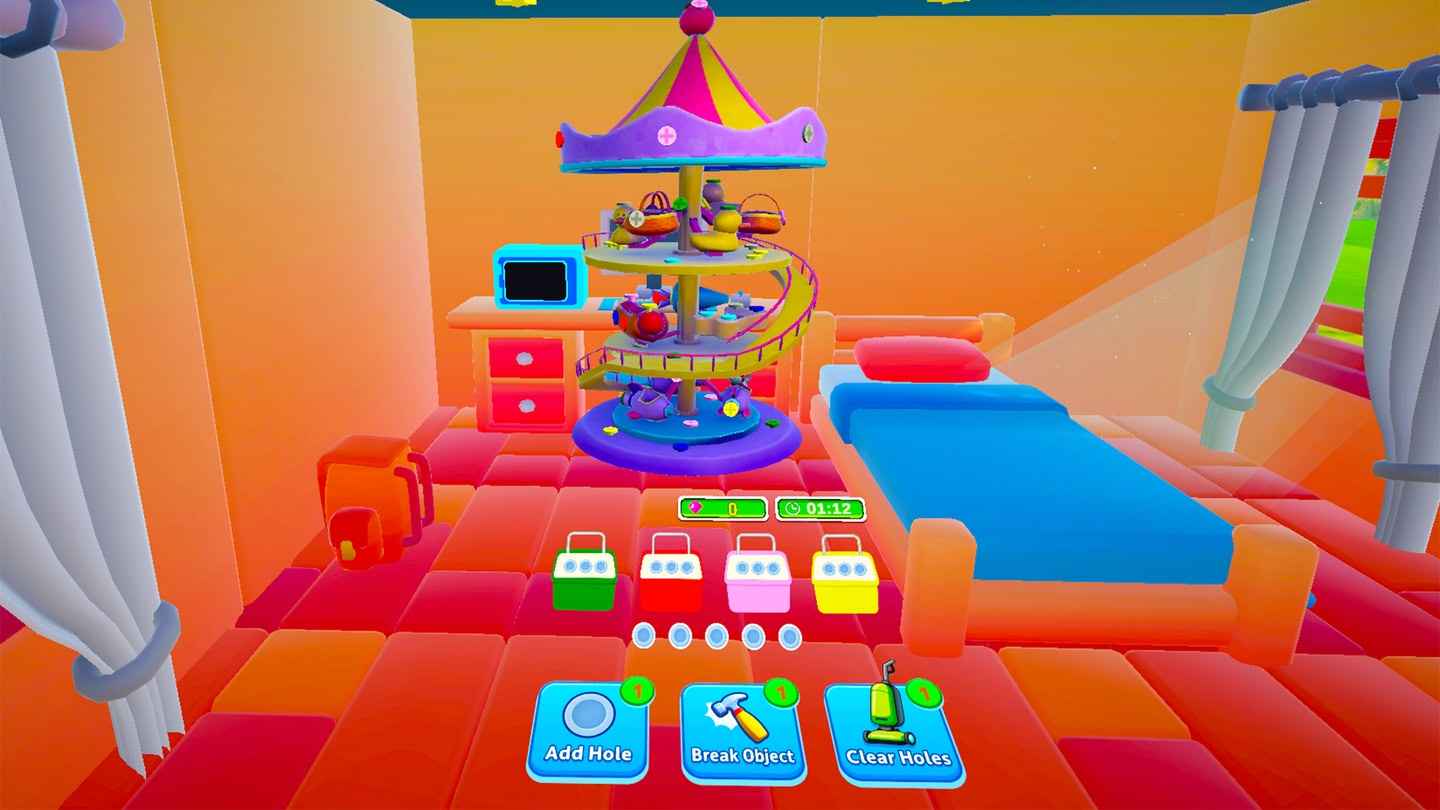Open the timer panel showing 01:12
The image size is (1440, 810).
tap(820, 509)
